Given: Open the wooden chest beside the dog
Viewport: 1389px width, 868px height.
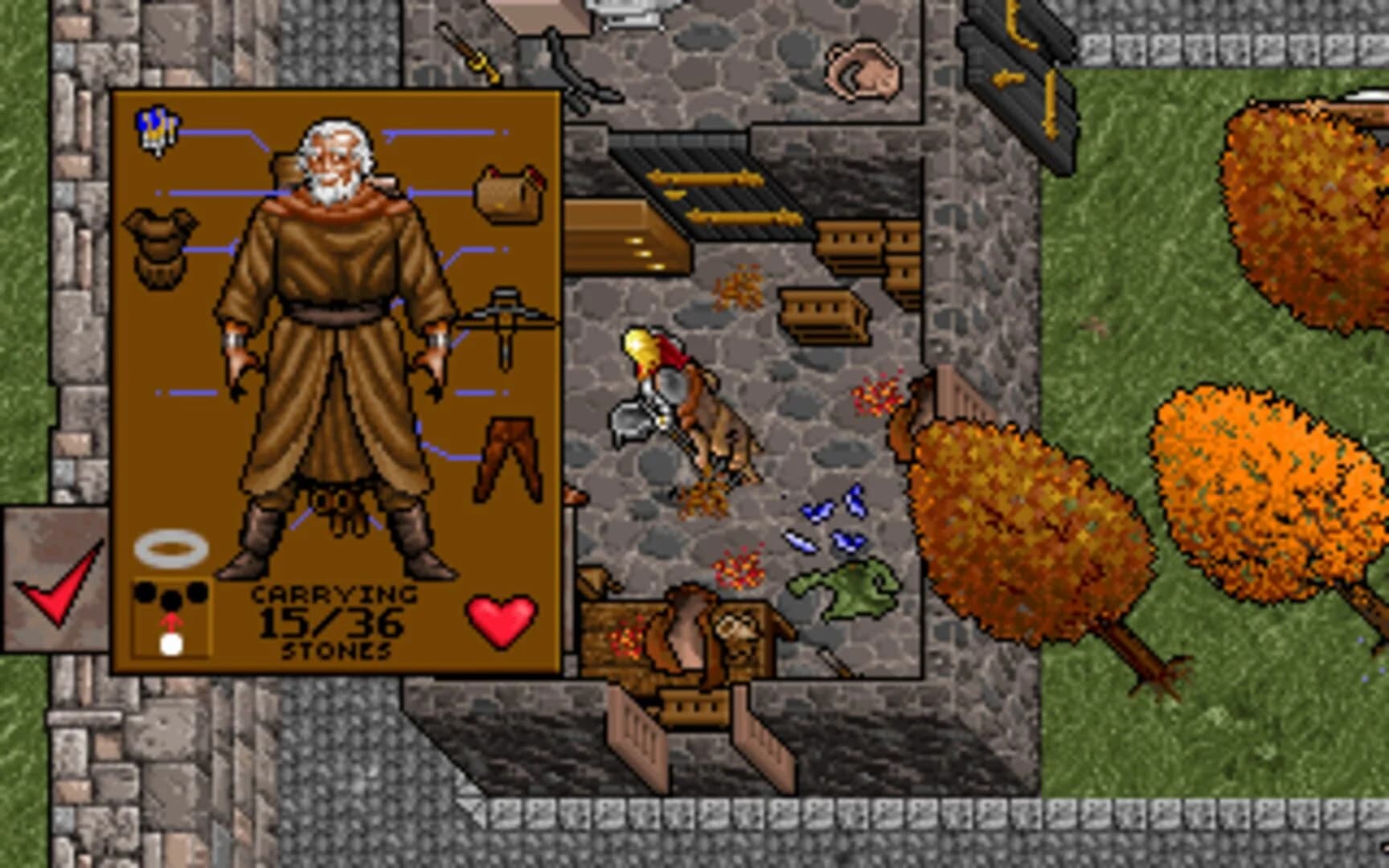Looking at the screenshot, I should [x=635, y=635].
